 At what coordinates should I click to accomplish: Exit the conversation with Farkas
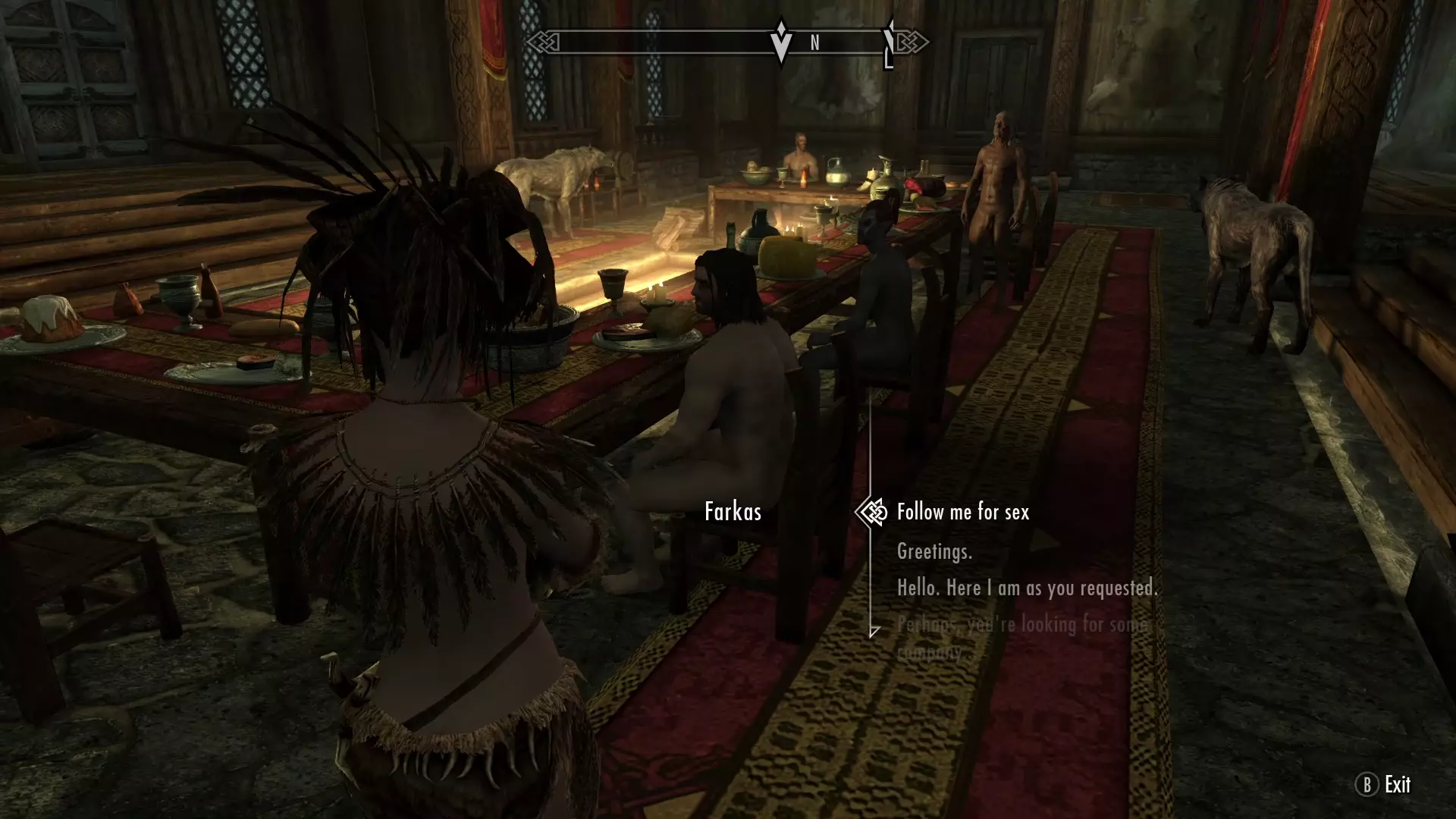[x=1383, y=784]
